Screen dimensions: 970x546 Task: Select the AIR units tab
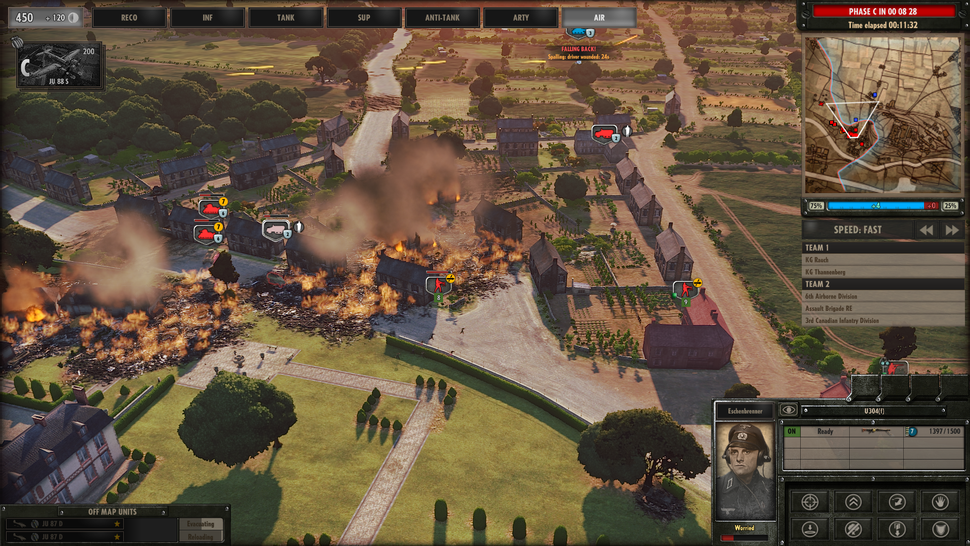click(598, 17)
